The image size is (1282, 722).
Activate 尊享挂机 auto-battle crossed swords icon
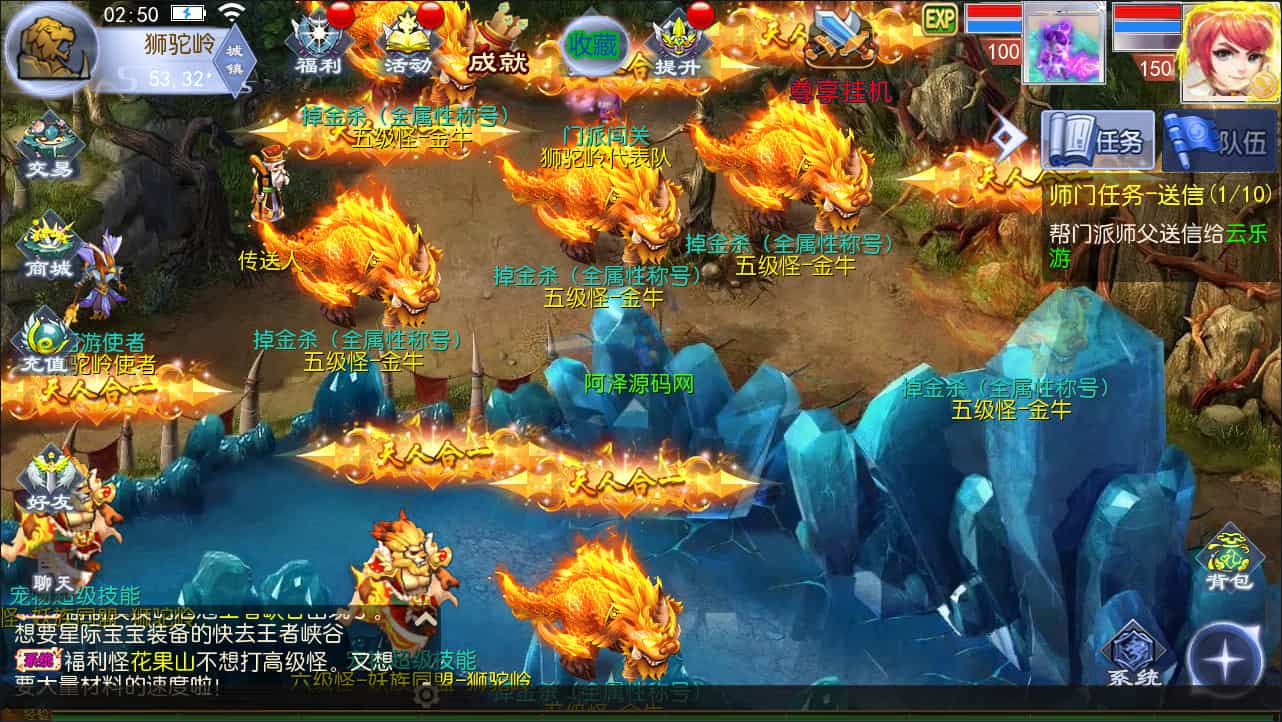point(840,40)
